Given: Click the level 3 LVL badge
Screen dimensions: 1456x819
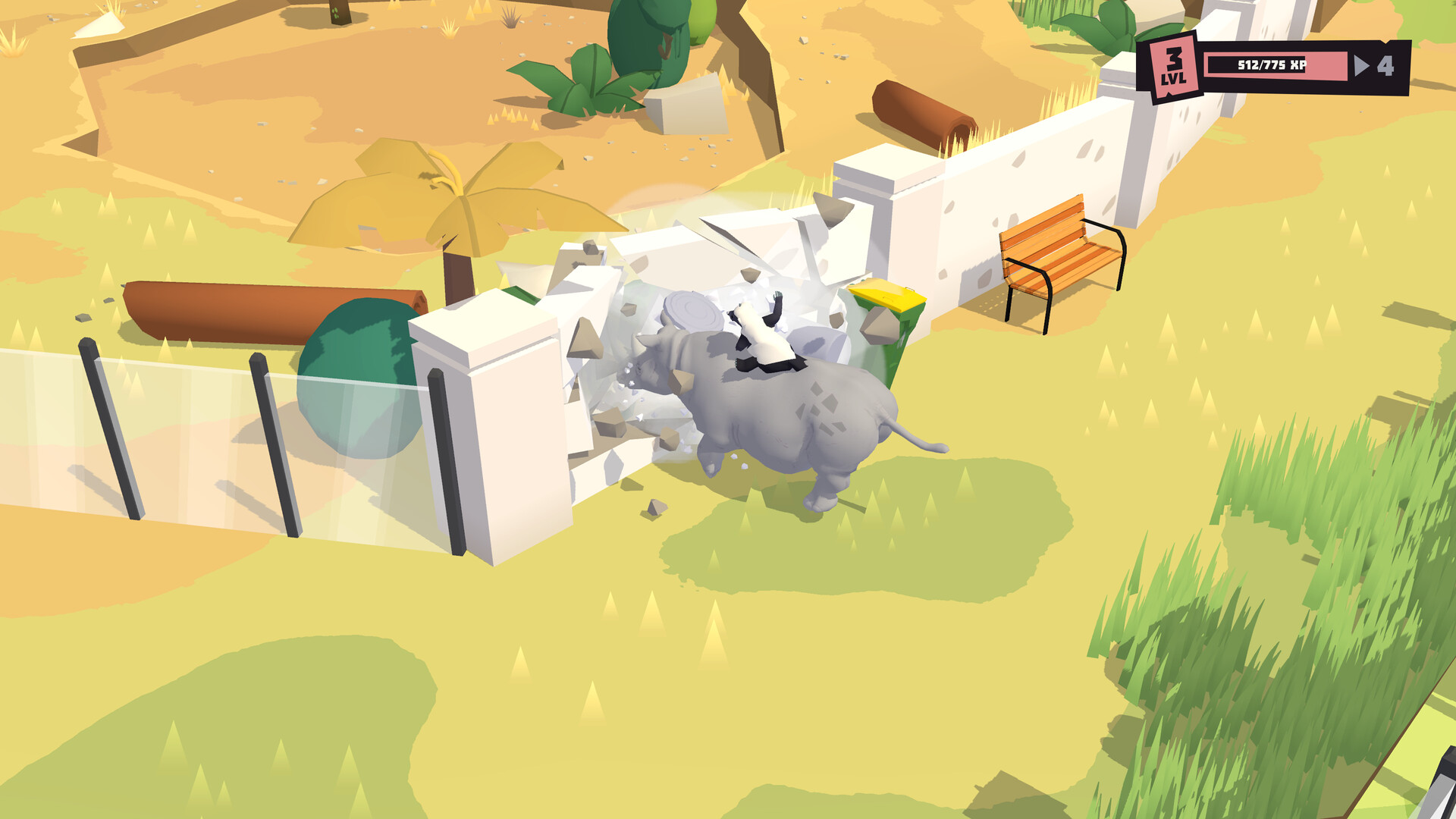Looking at the screenshot, I should 1172,67.
